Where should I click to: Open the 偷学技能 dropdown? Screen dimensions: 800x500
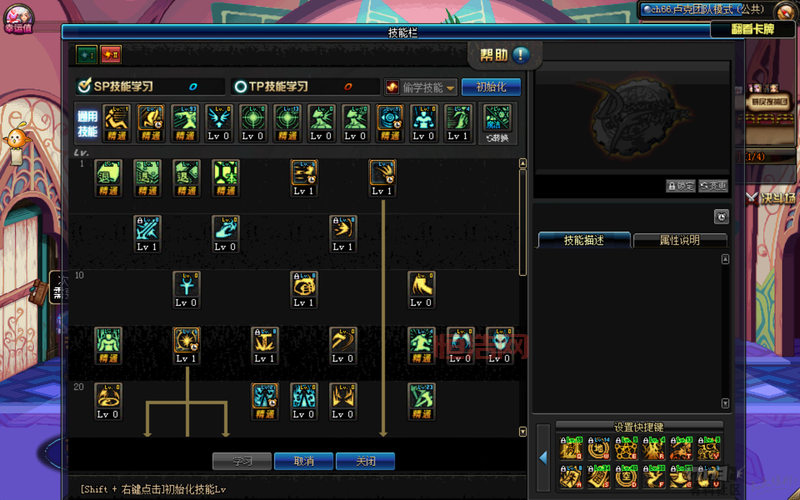[x=421, y=87]
